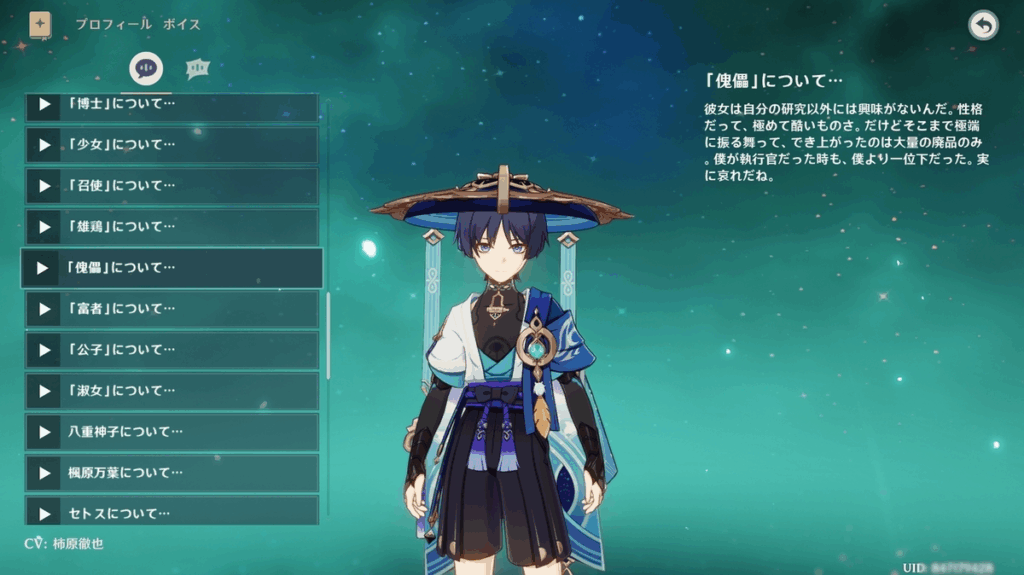Choose the 楓原万葉について voice entry

(170, 473)
